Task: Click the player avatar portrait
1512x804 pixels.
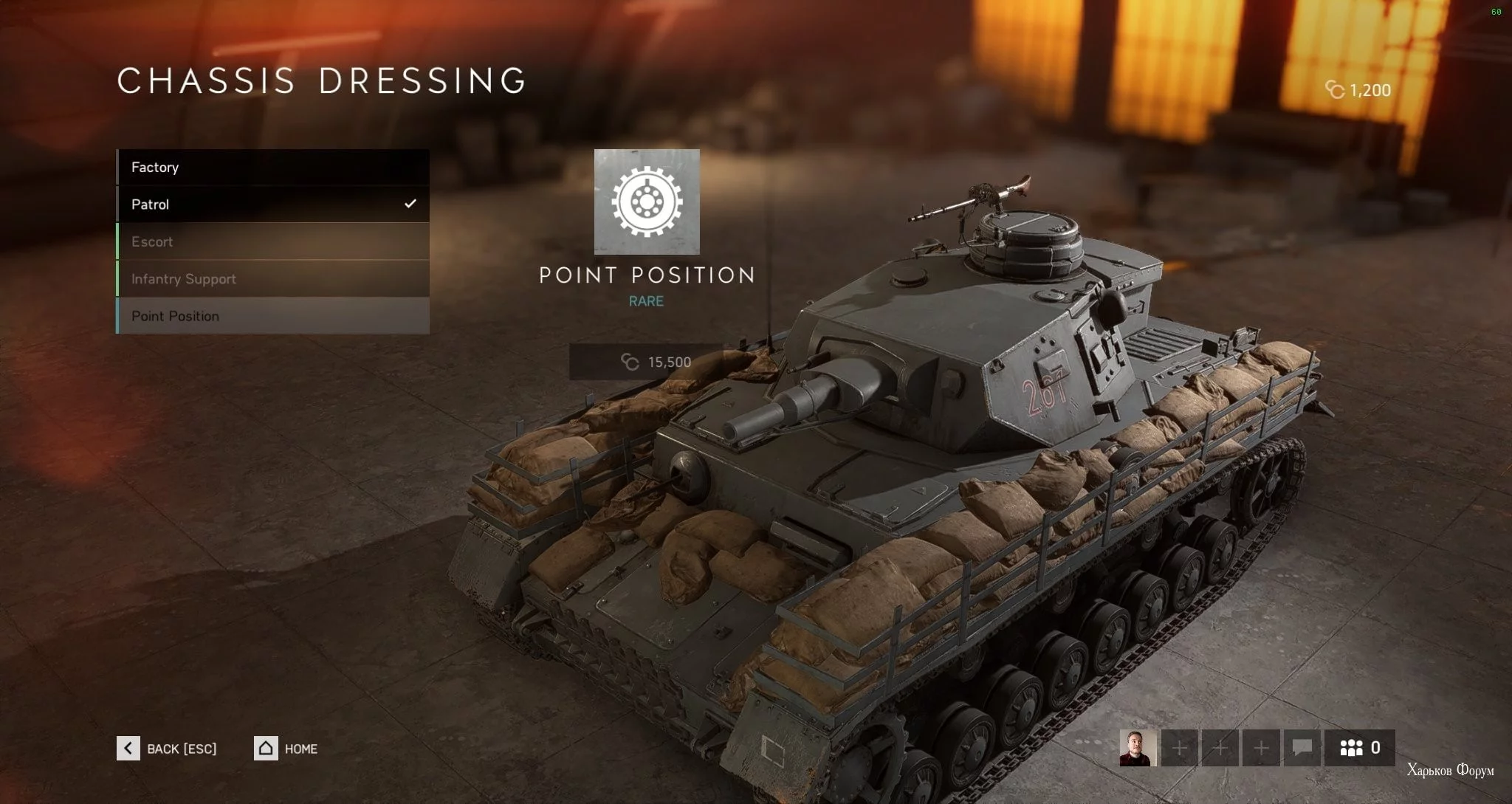Action: 1138,748
